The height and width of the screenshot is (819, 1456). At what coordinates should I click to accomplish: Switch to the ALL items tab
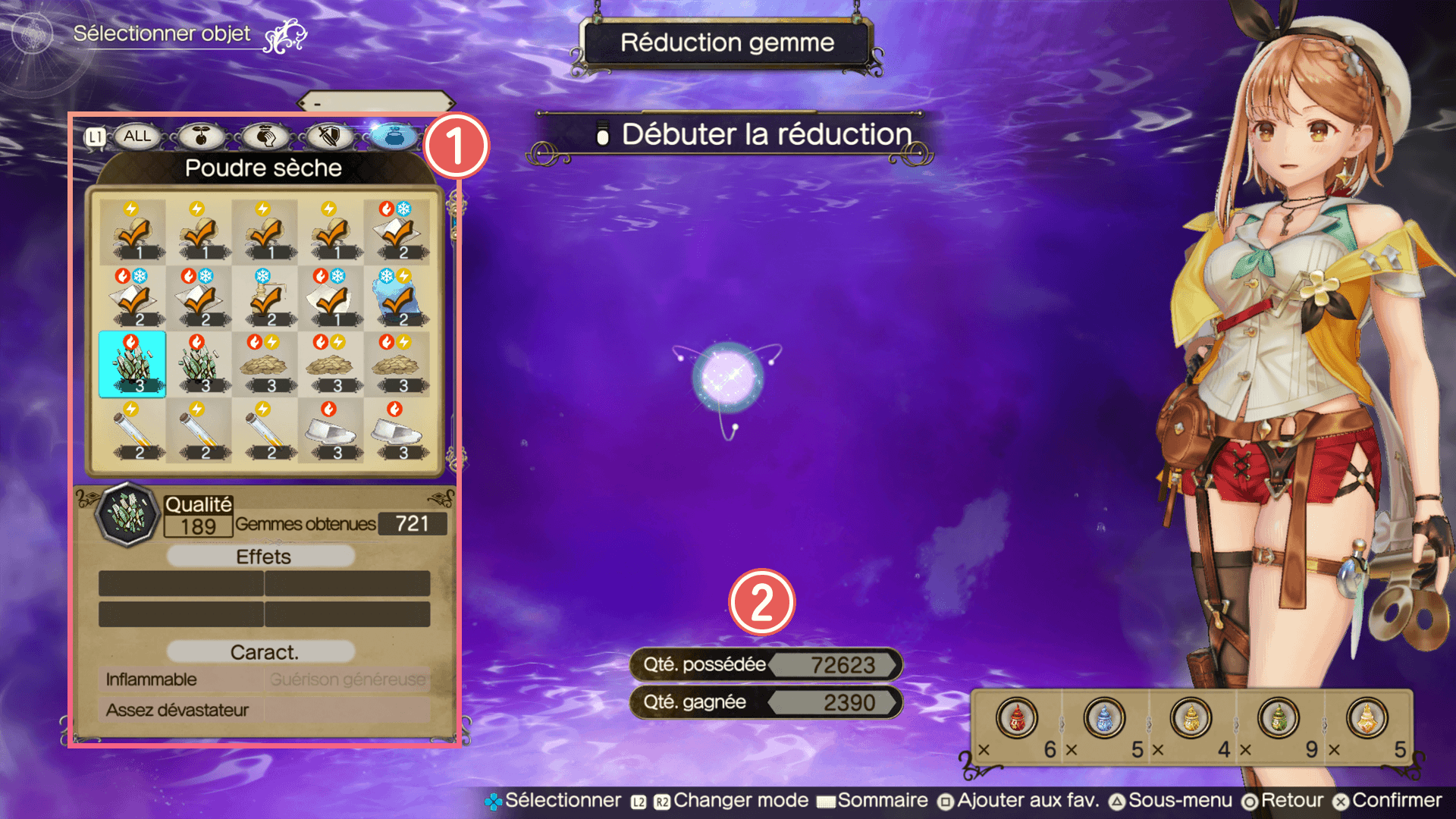pos(136,136)
